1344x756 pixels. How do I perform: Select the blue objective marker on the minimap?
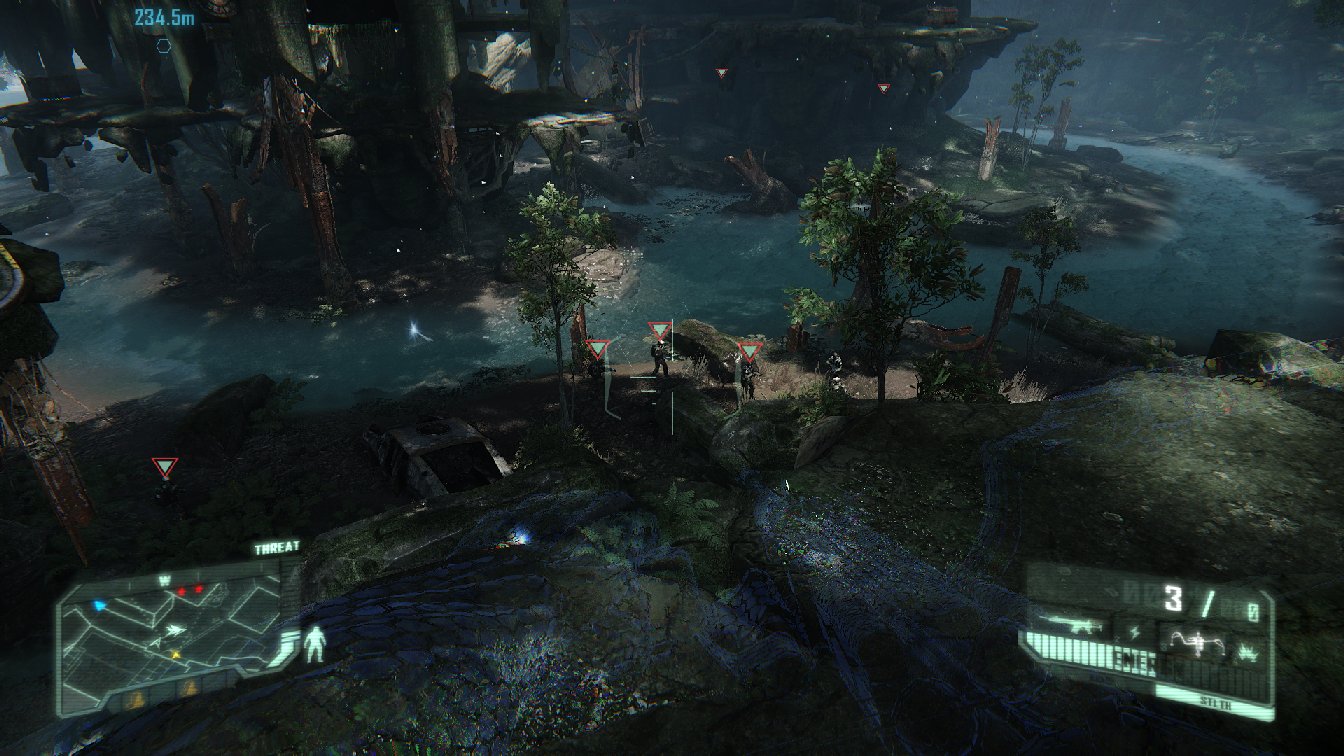99,606
